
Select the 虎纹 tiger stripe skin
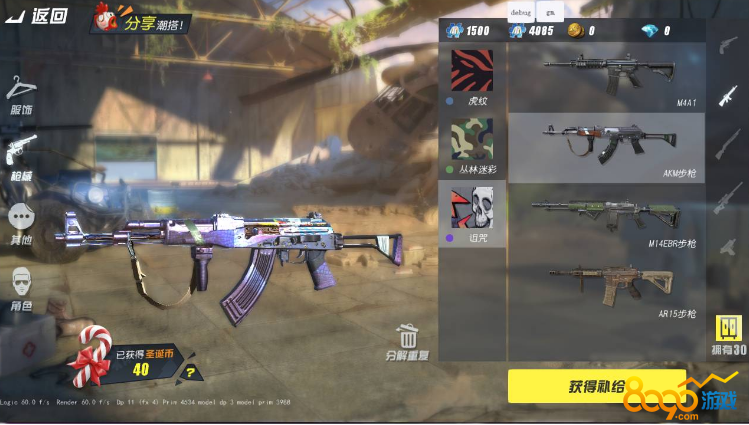click(472, 76)
